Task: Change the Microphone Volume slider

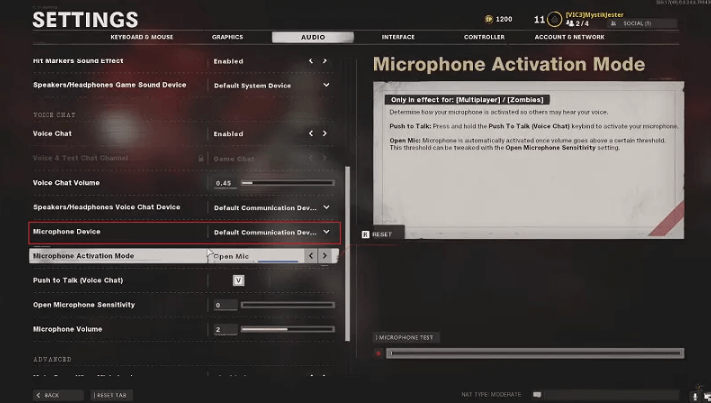Action: tap(287, 329)
